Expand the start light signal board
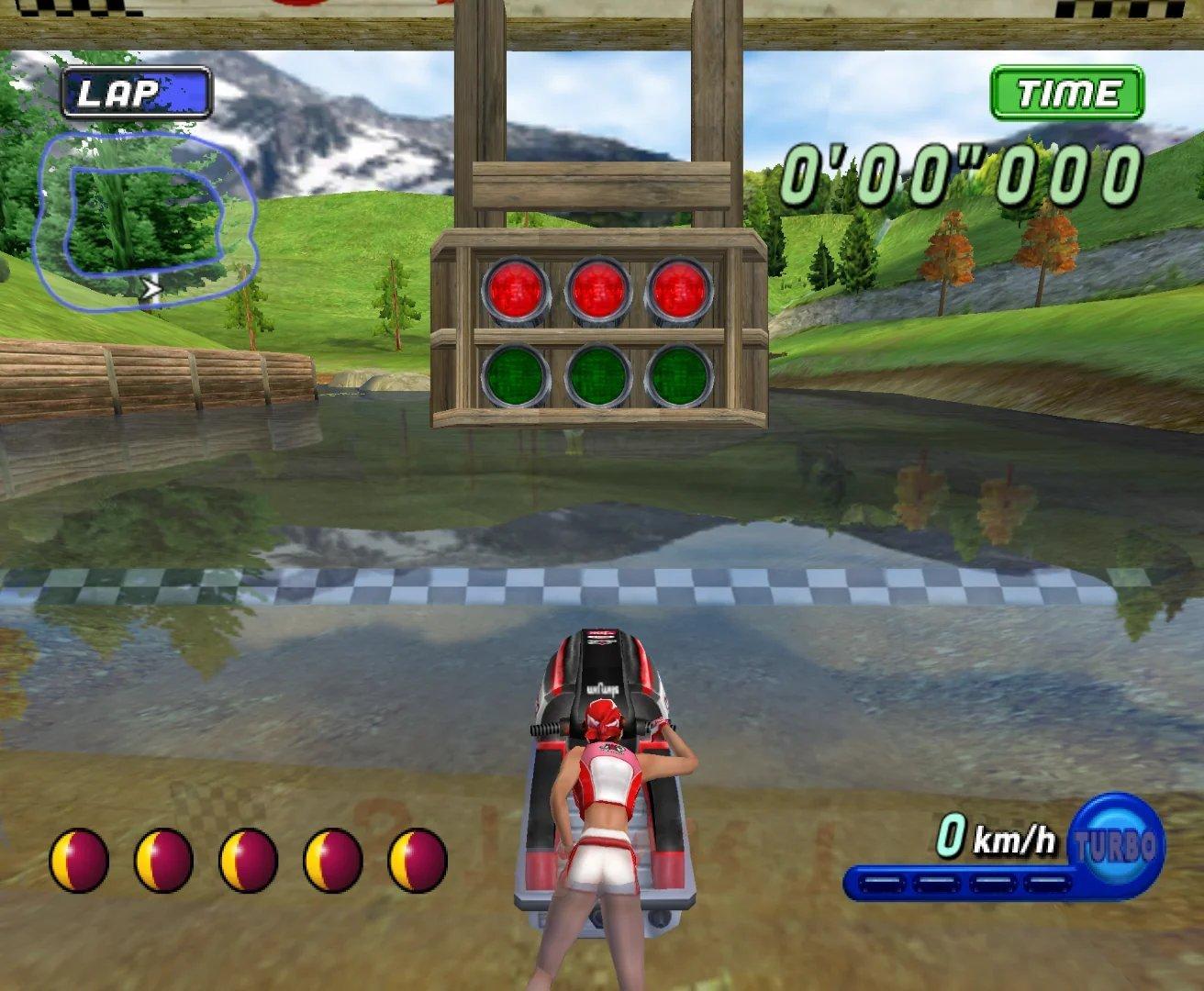1204x991 pixels. coord(597,330)
